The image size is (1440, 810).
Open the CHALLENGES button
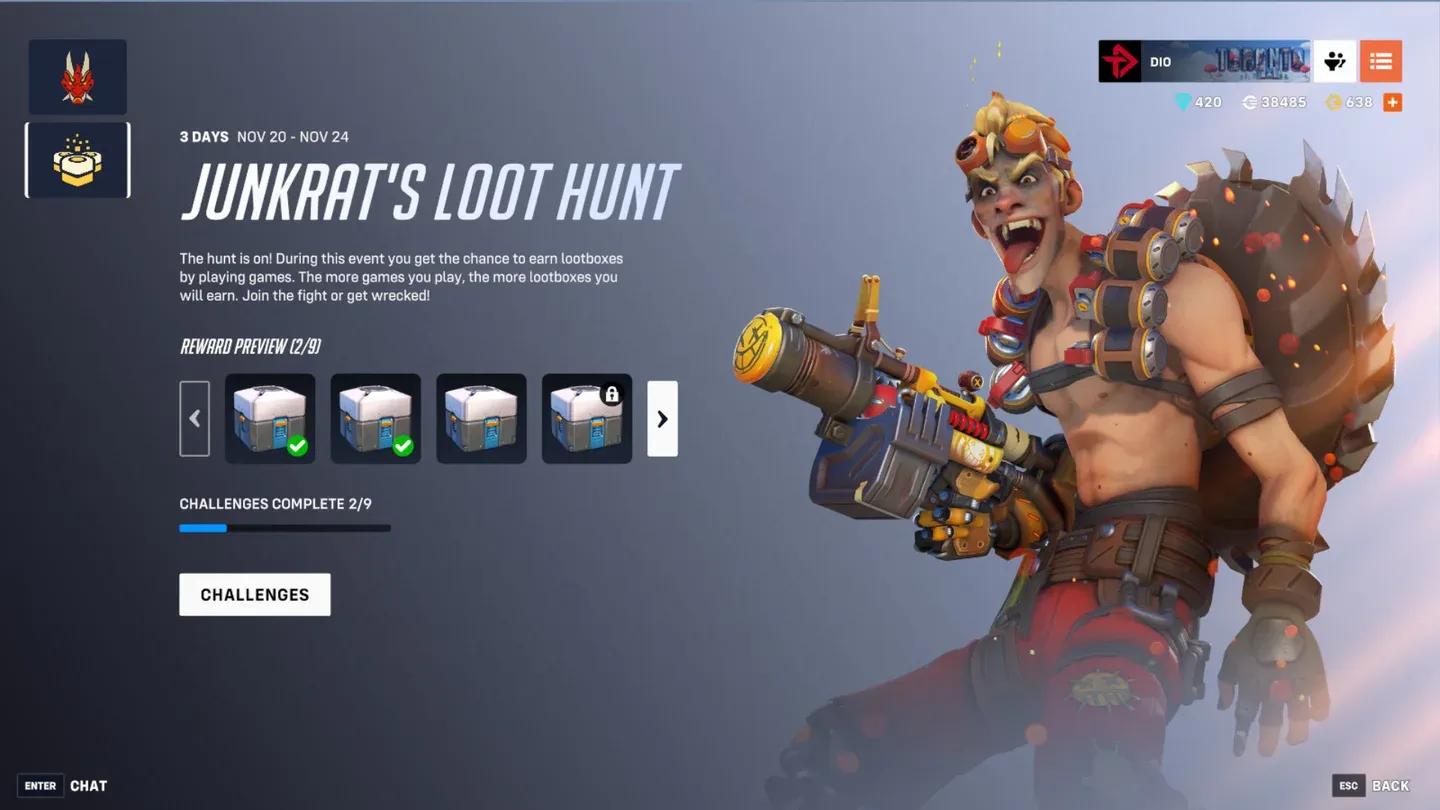(x=254, y=594)
